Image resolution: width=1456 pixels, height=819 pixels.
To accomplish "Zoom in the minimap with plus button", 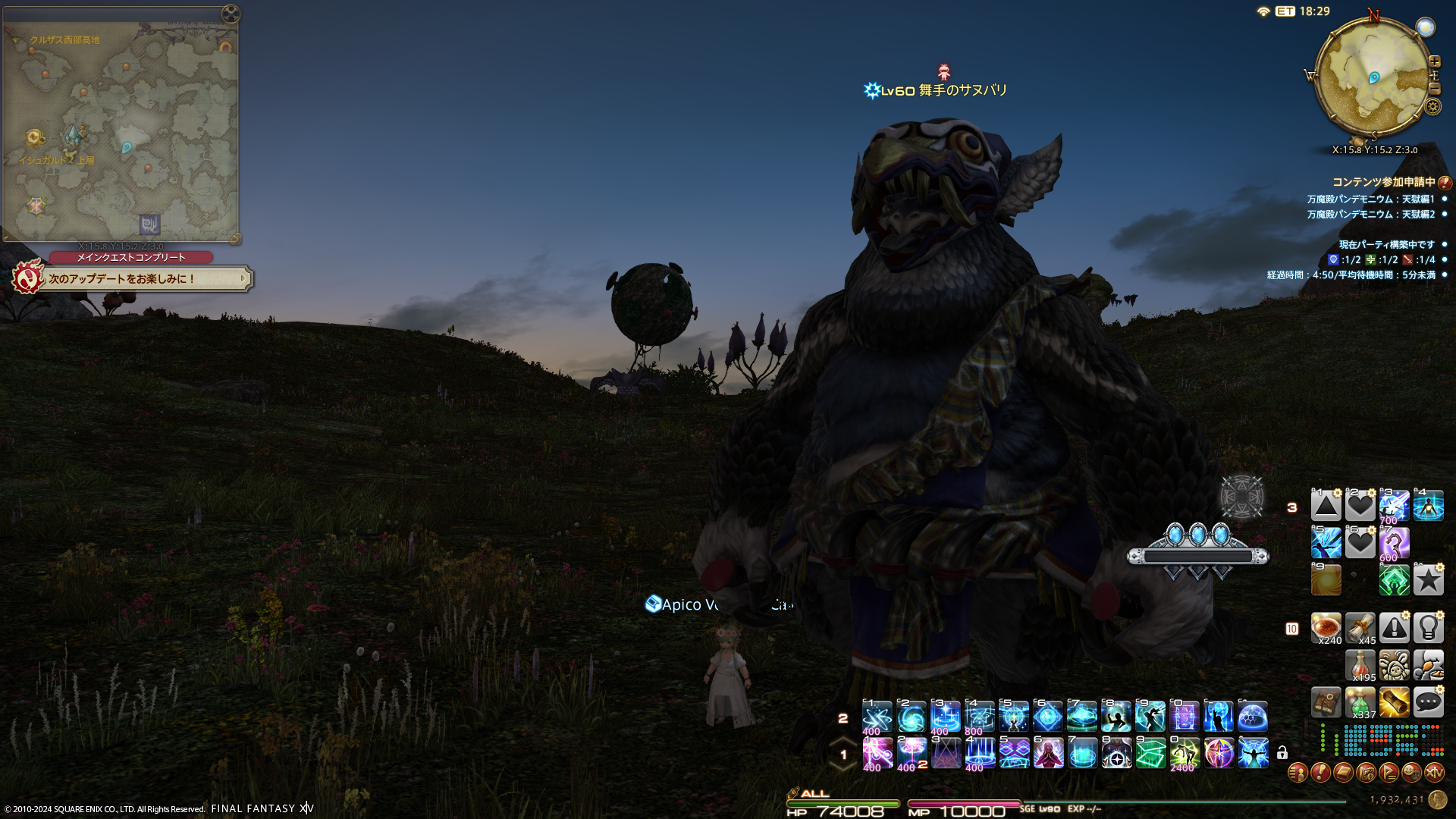I will pyautogui.click(x=1434, y=61).
